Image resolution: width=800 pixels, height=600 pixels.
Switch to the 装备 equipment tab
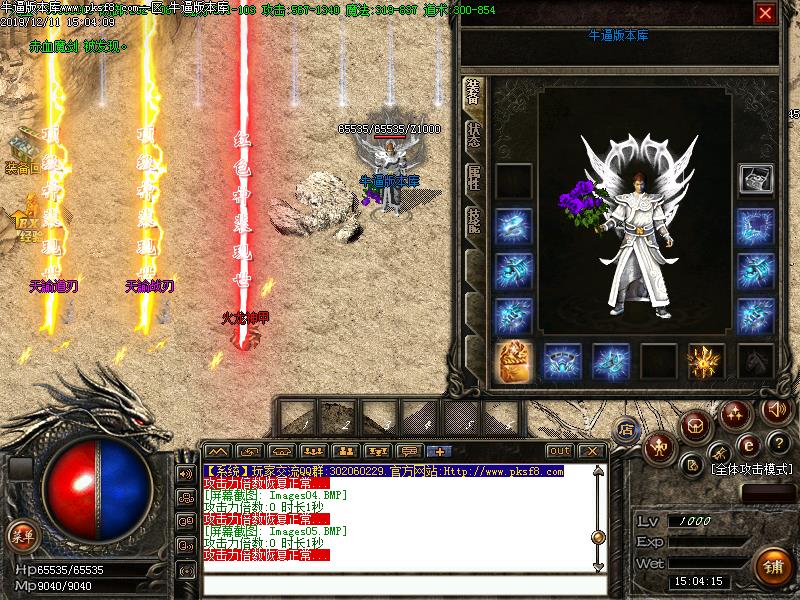tap(473, 94)
